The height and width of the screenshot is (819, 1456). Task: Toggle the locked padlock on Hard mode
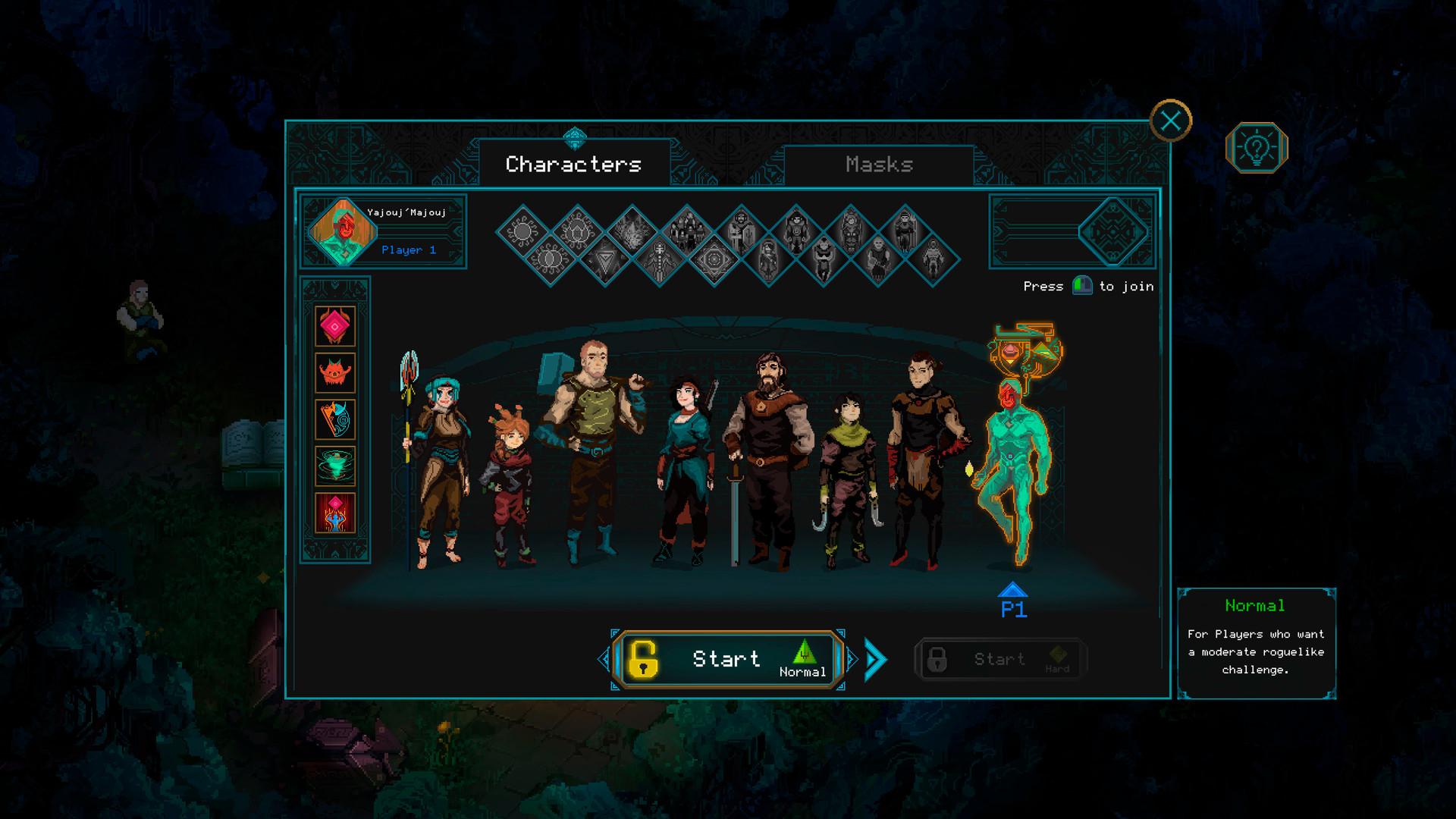(x=936, y=658)
